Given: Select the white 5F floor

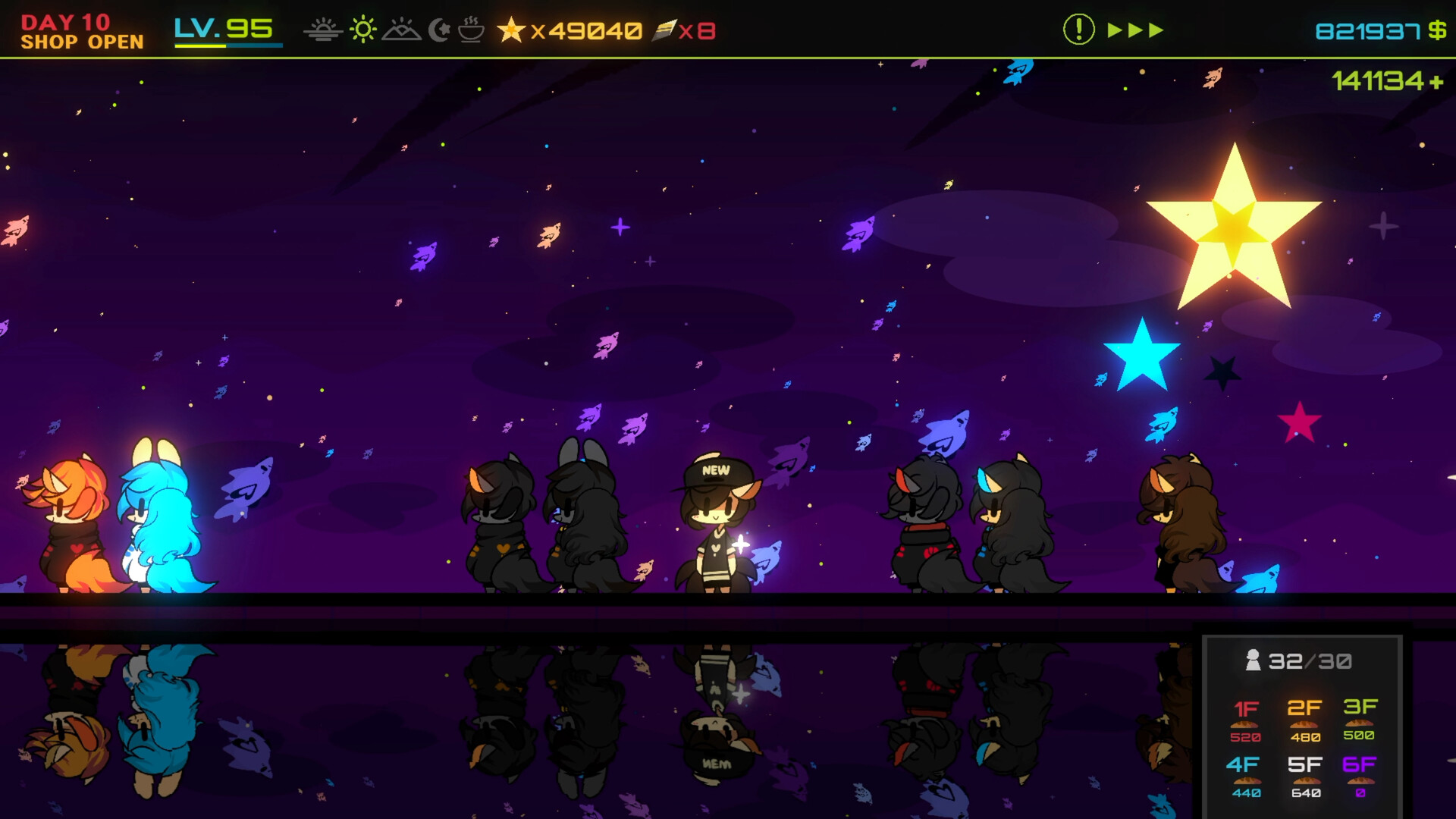Looking at the screenshot, I should click(x=1304, y=776).
